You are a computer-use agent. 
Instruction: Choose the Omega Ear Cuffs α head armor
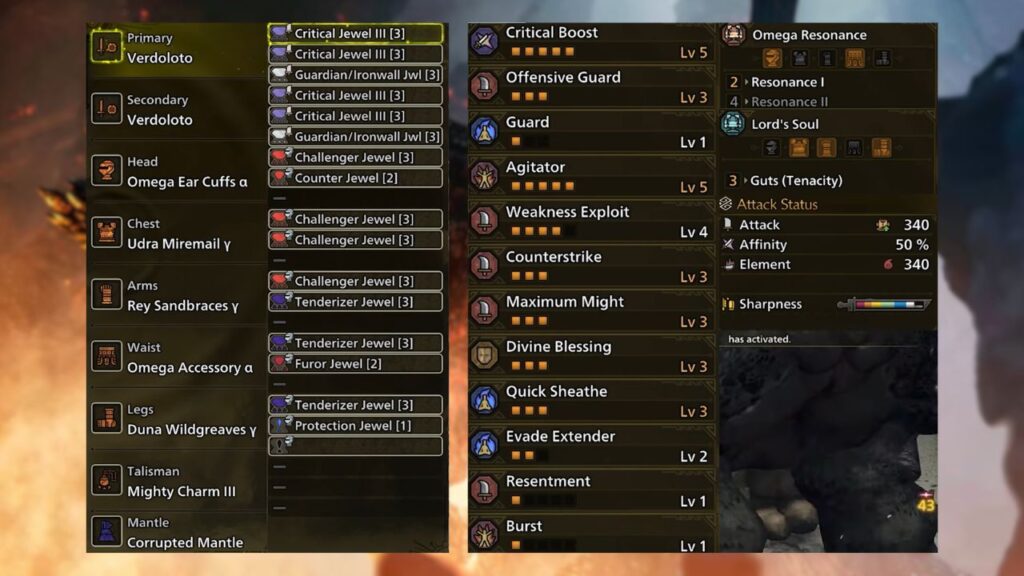pos(176,171)
